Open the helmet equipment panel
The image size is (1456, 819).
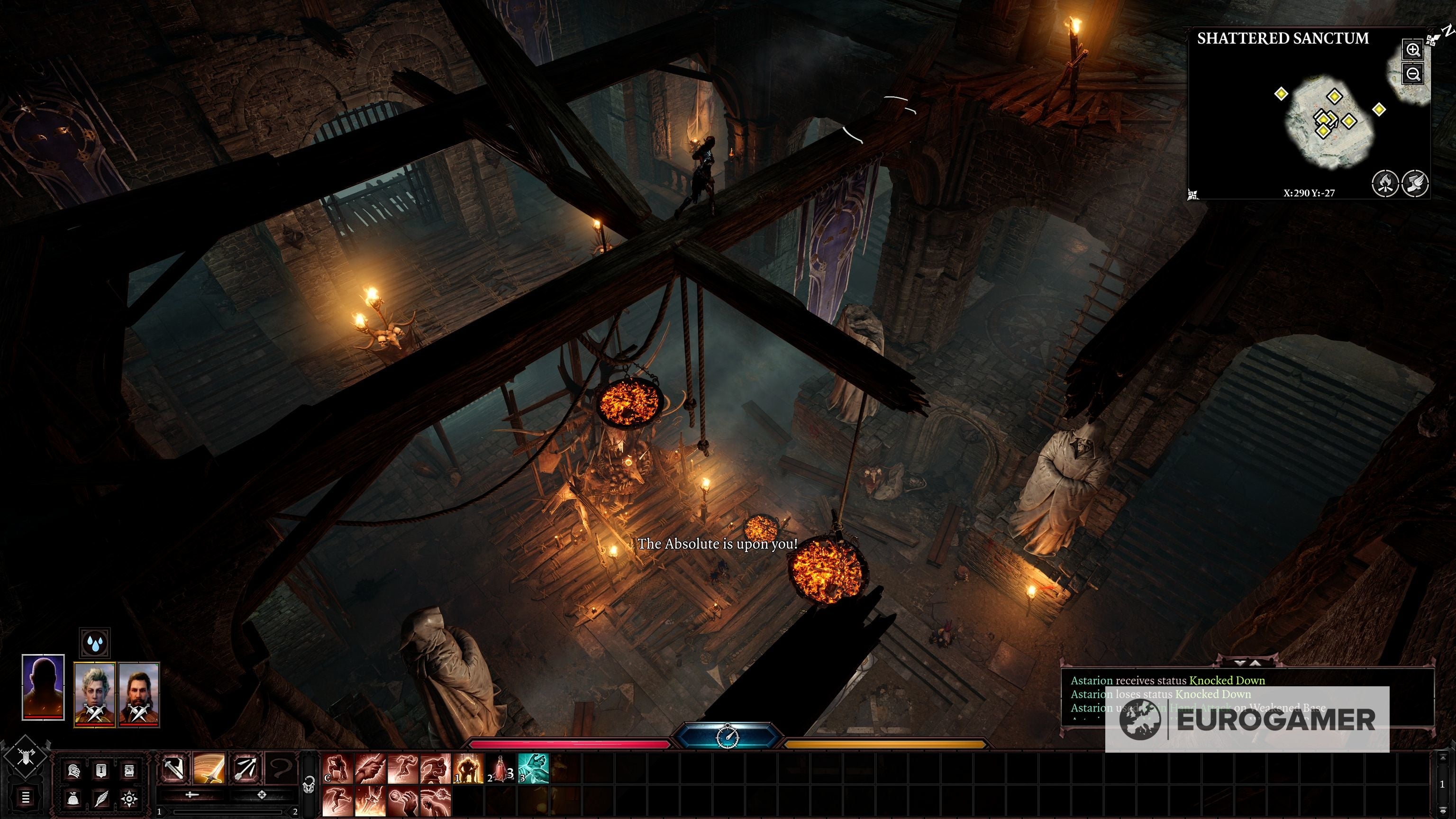73,770
